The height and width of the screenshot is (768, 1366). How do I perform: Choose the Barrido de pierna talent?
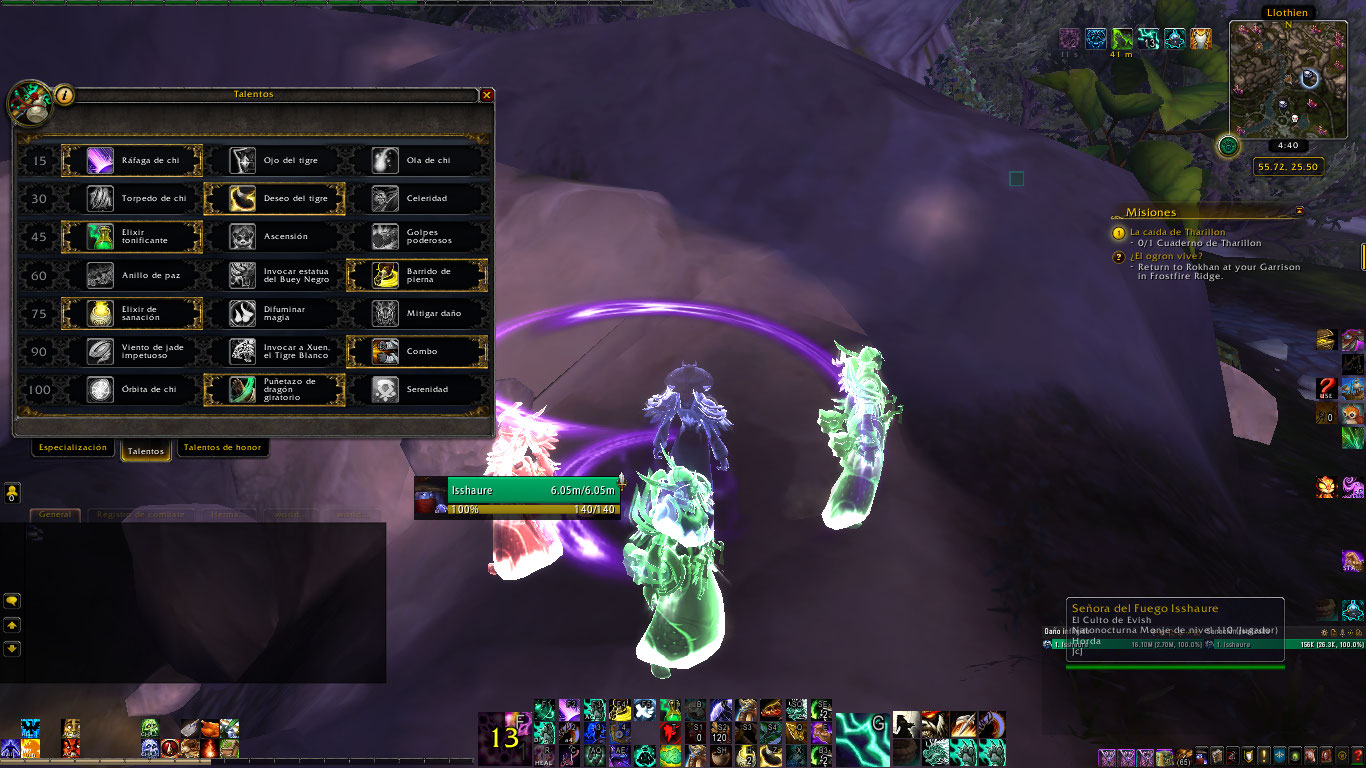pyautogui.click(x=416, y=275)
